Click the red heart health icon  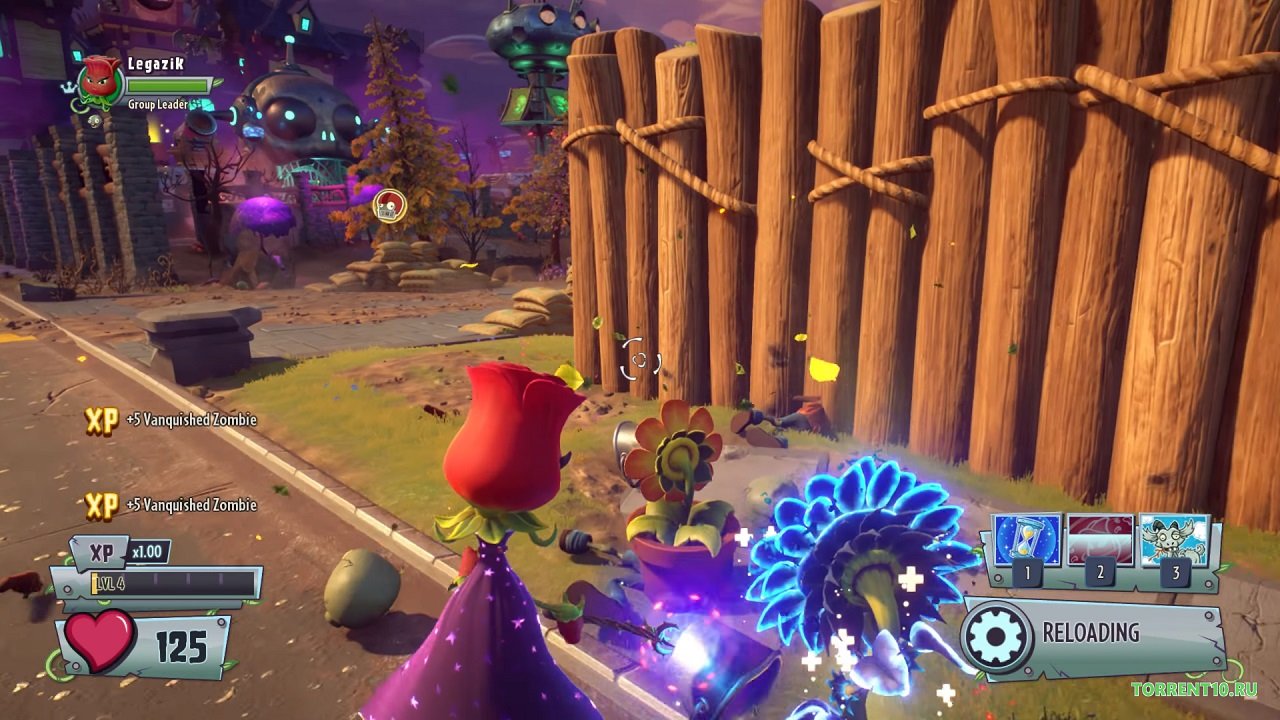[100, 641]
